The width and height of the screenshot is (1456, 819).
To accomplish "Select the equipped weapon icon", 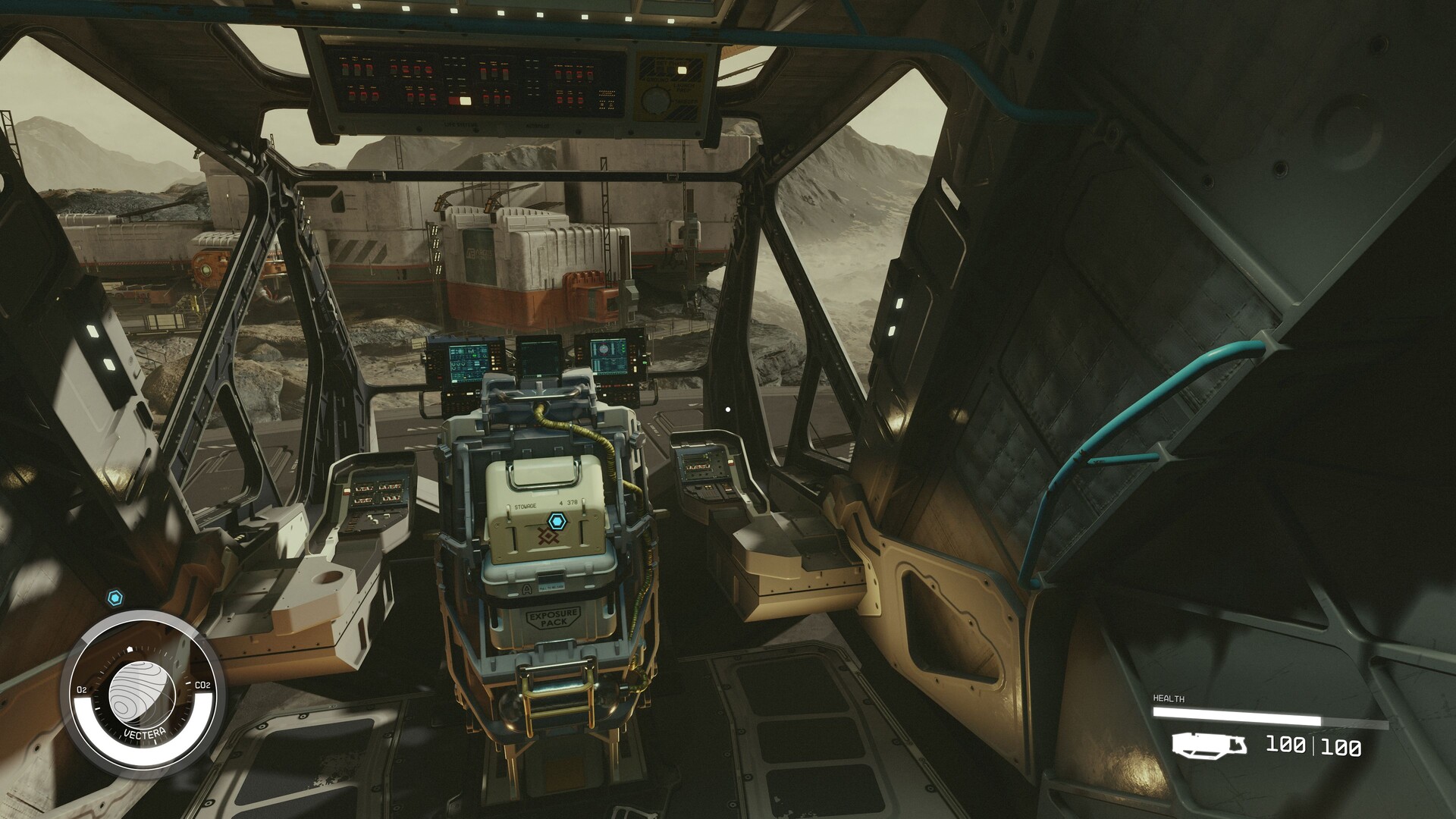I will tap(1209, 745).
